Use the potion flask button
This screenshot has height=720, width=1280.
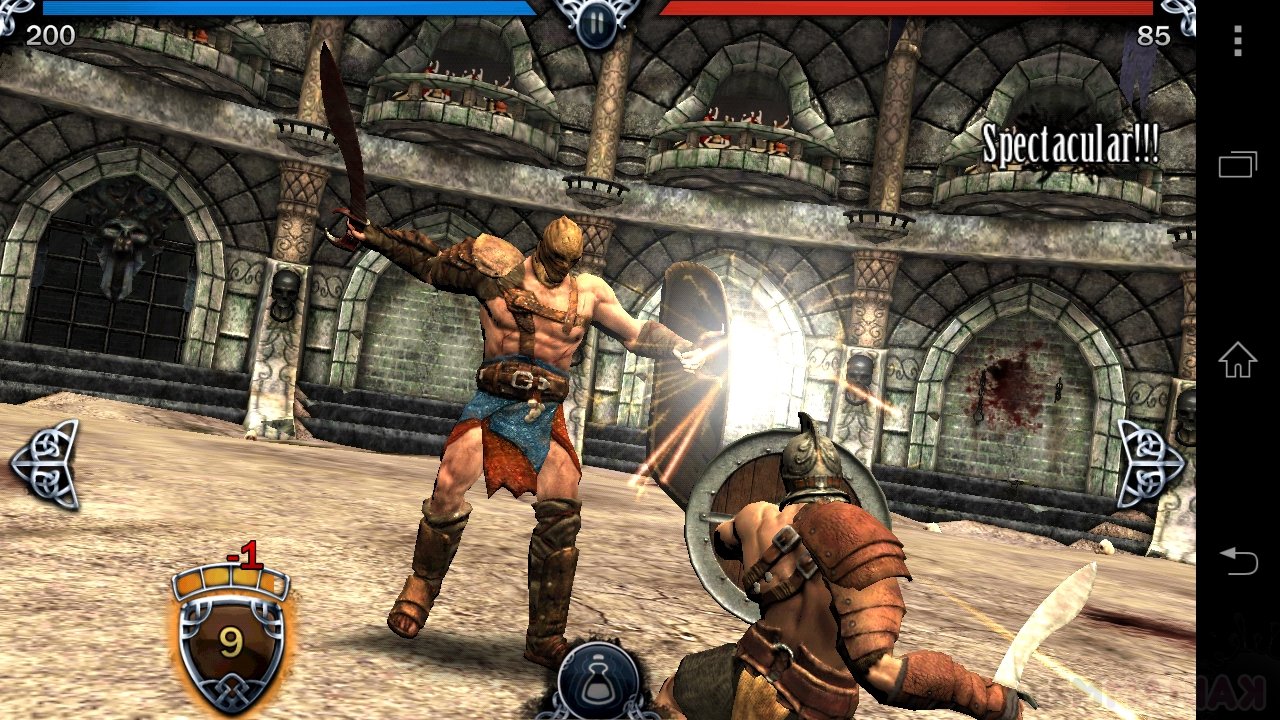[599, 683]
